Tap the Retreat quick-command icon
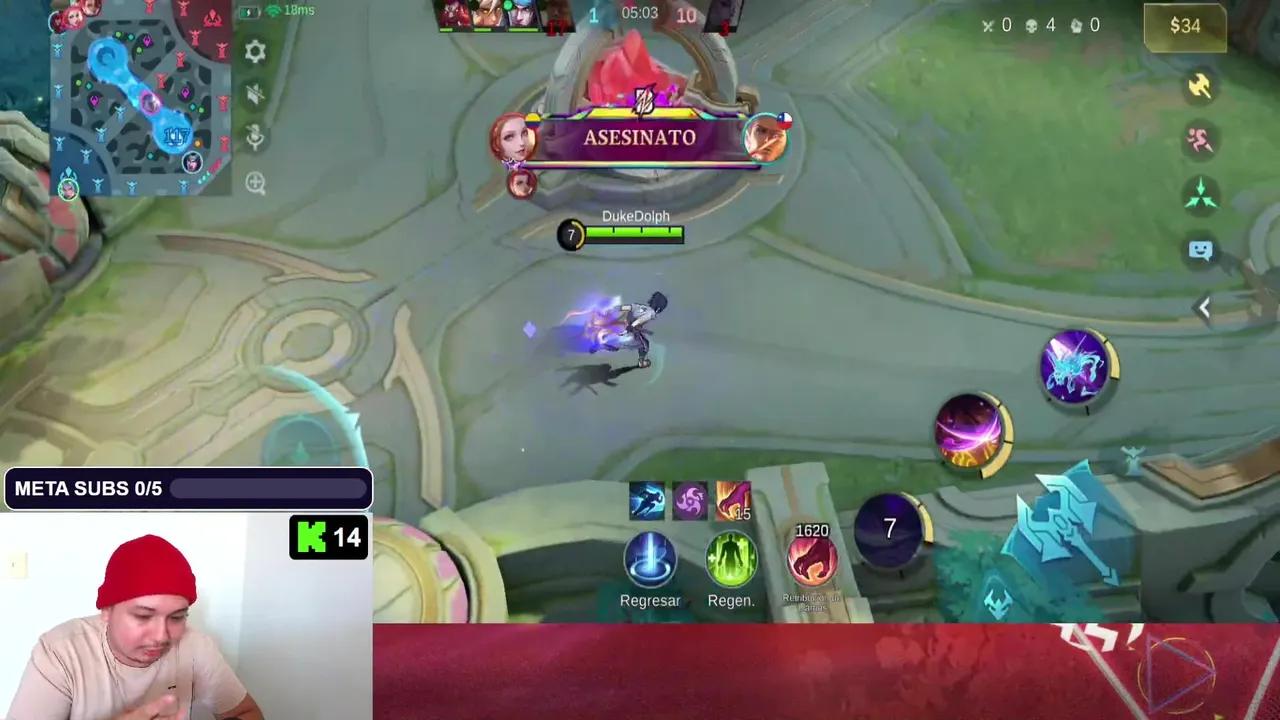 [x=1199, y=141]
